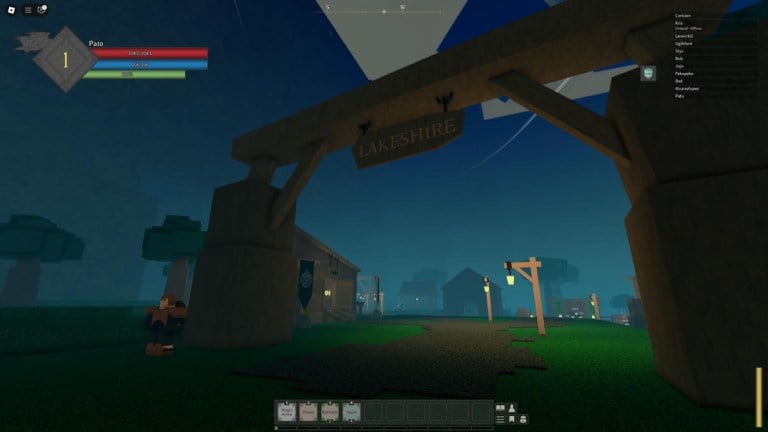Select Red in the player list

(679, 81)
